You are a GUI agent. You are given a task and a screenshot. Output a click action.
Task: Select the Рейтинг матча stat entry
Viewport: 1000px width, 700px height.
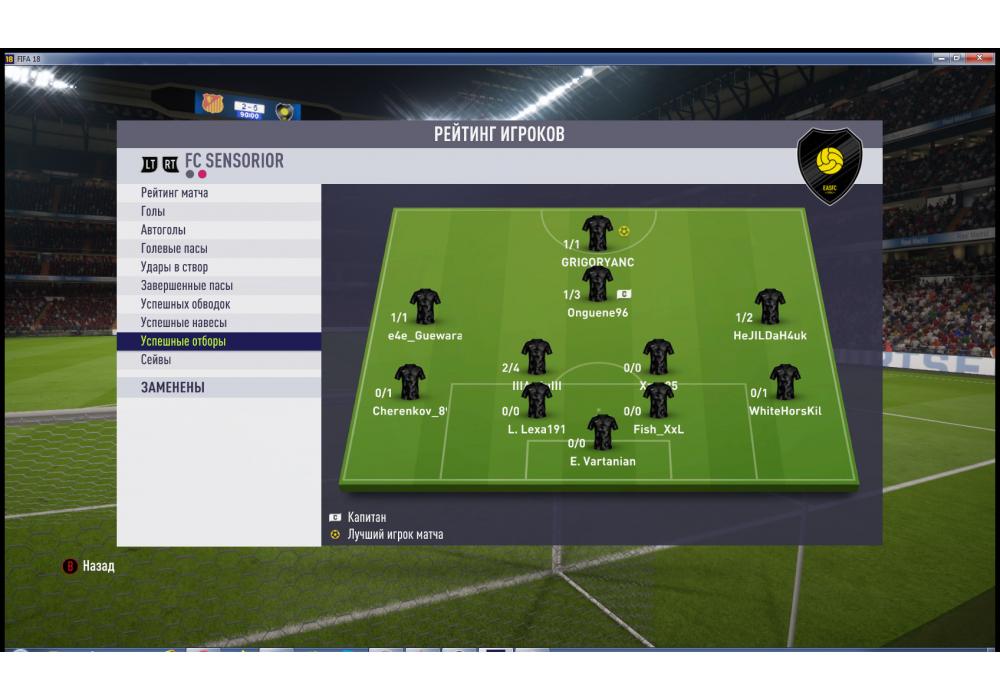pyautogui.click(x=175, y=193)
